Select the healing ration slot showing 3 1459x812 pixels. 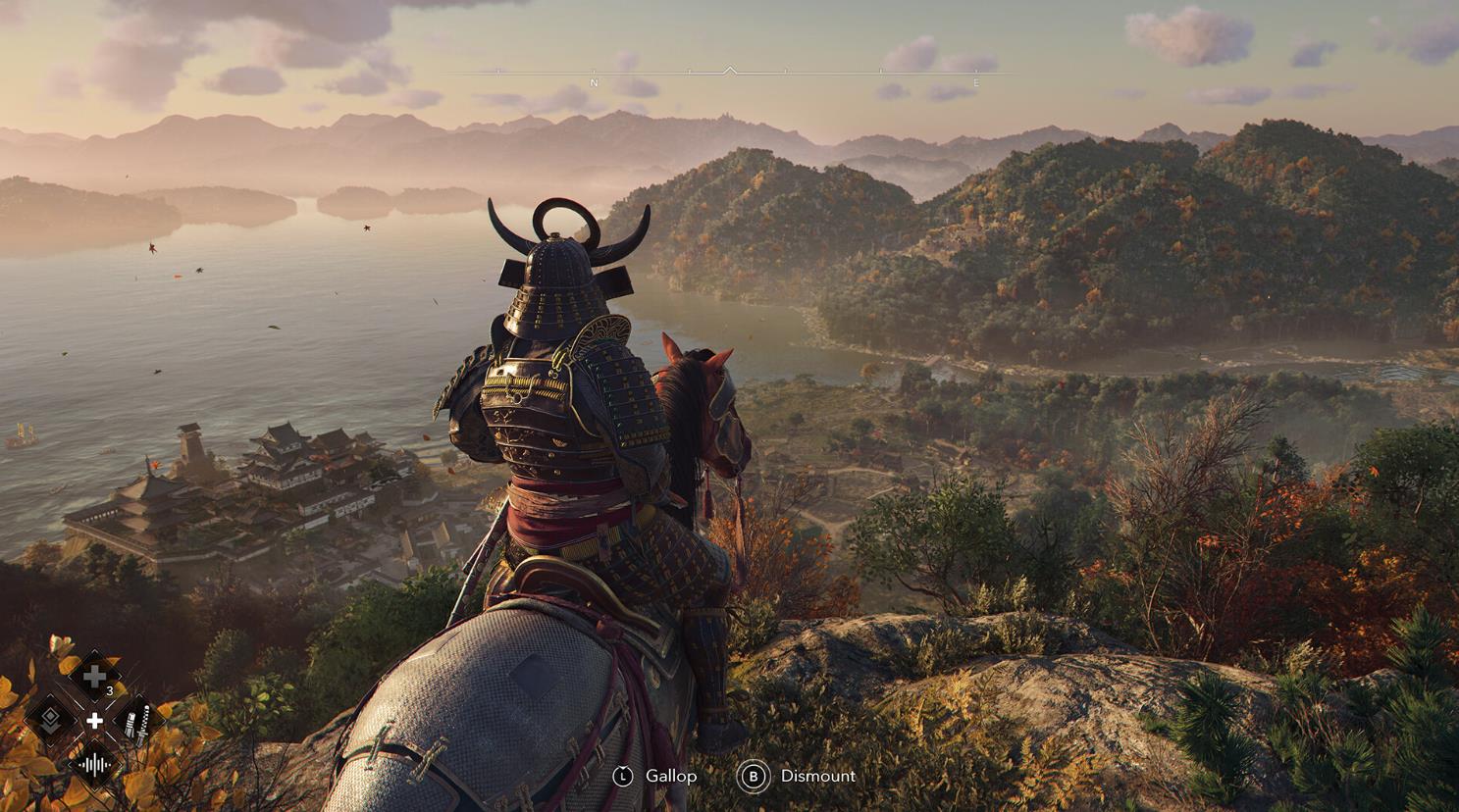point(94,677)
